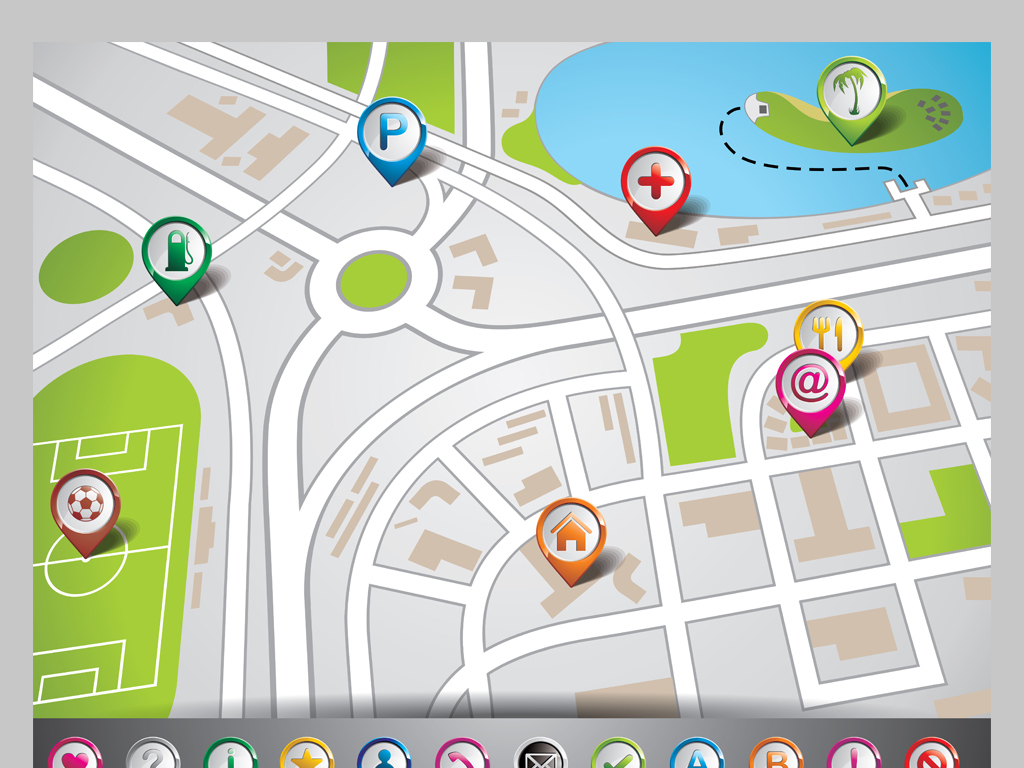
Task: Choose the pink heart icon
Action: [x=75, y=757]
